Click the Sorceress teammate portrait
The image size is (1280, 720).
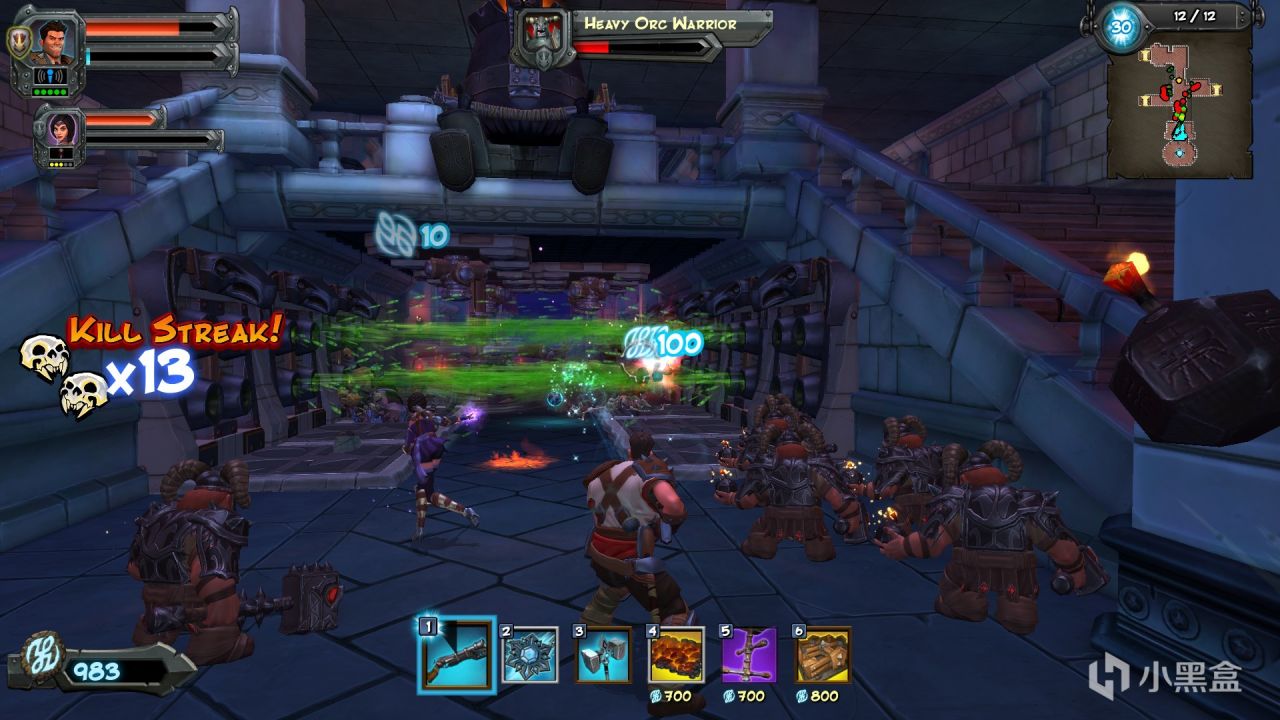[58, 132]
